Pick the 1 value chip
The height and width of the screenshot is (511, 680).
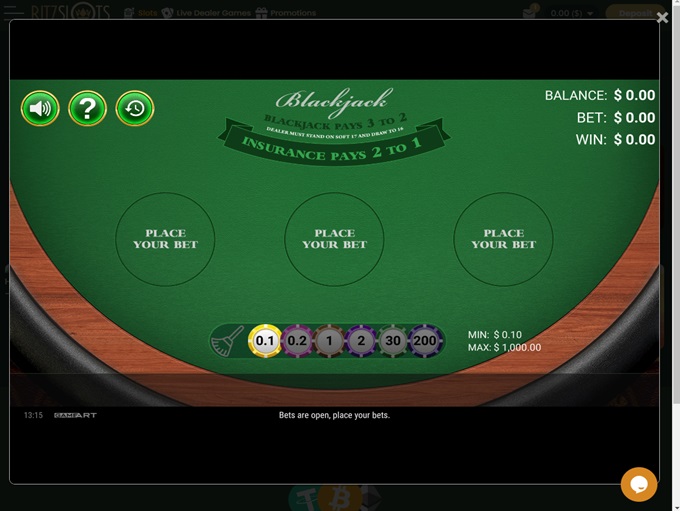point(329,341)
